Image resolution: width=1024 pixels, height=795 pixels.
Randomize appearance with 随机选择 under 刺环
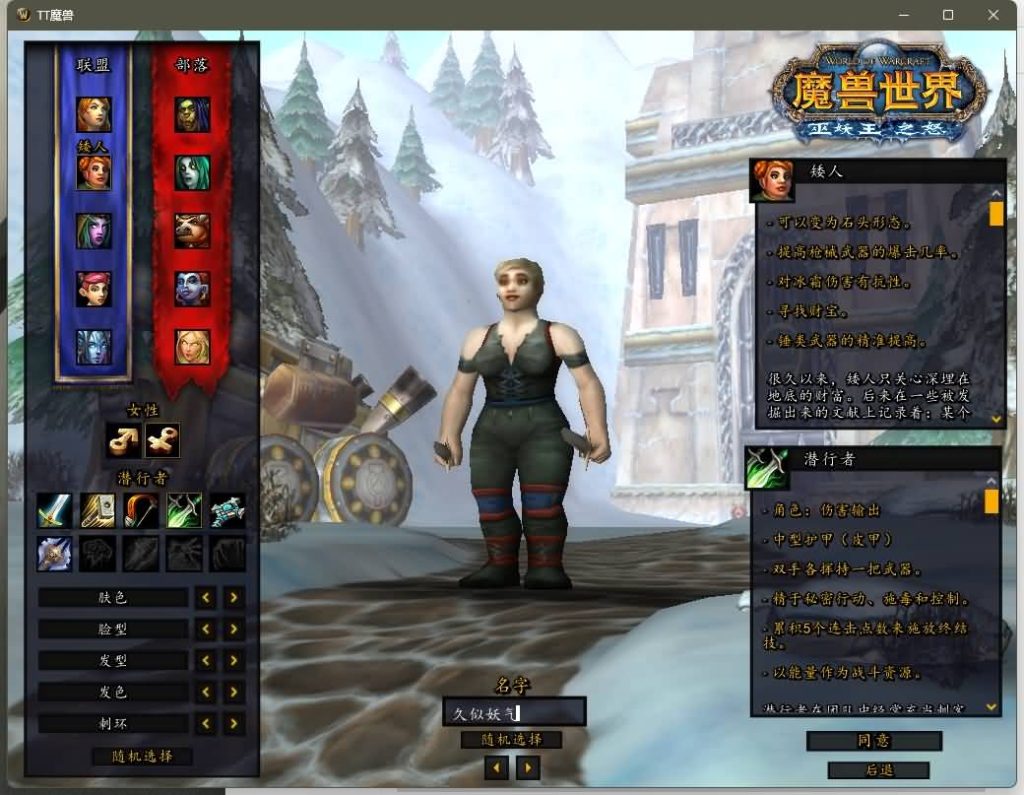[141, 756]
